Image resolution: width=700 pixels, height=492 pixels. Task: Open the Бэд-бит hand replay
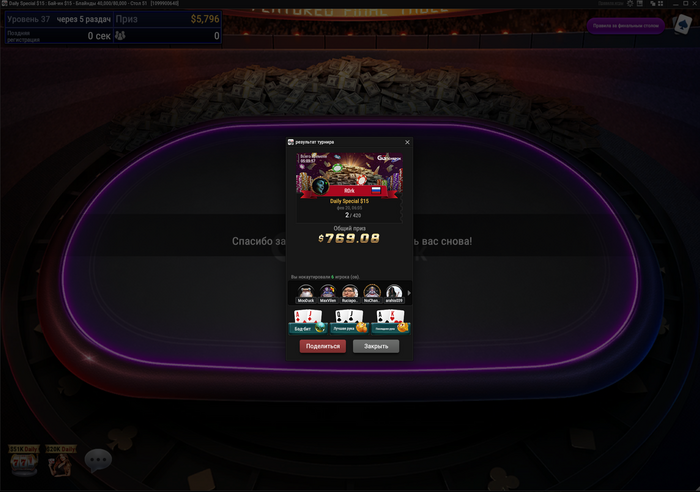click(x=306, y=321)
